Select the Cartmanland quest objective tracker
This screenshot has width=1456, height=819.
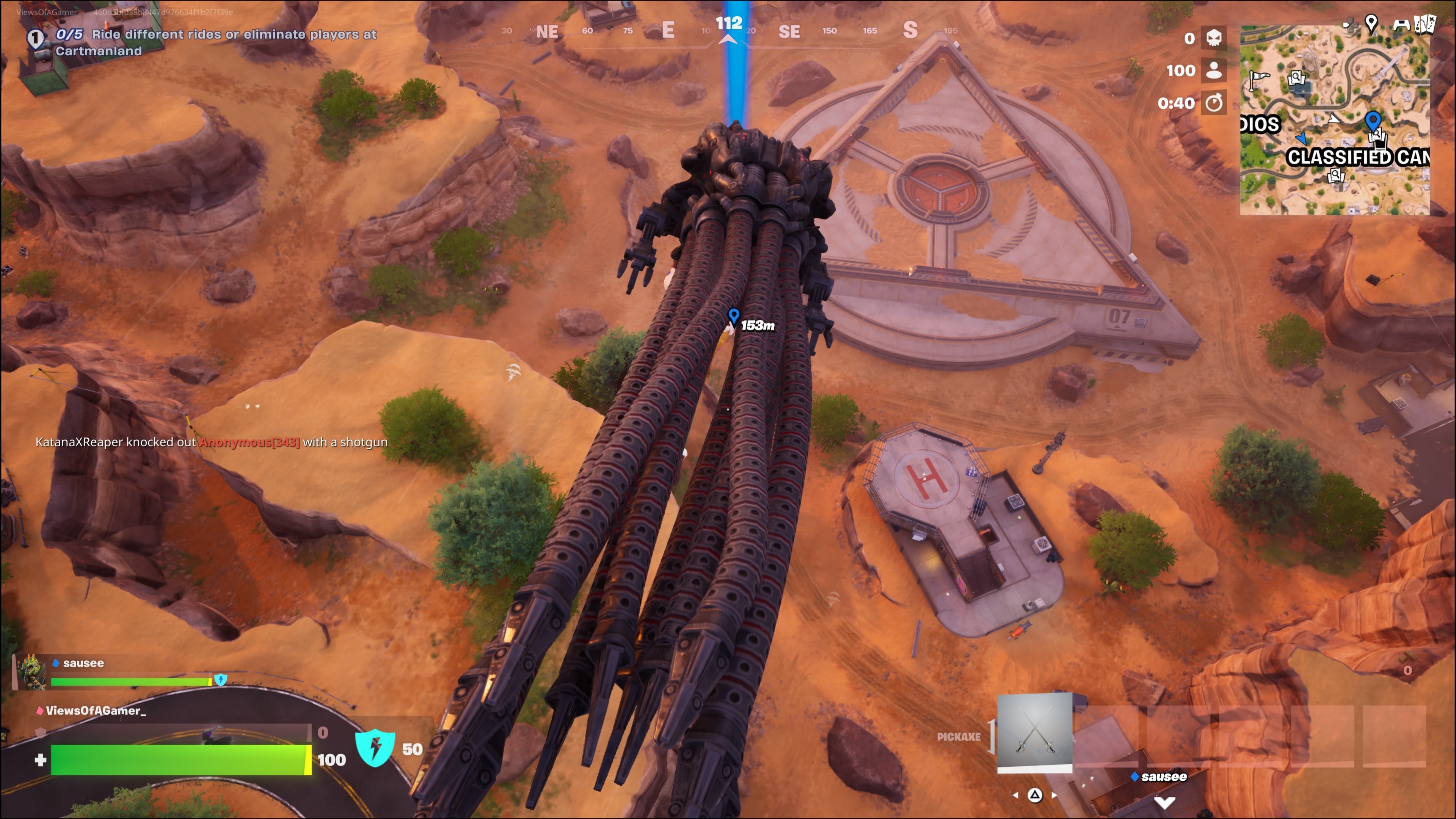(215, 42)
